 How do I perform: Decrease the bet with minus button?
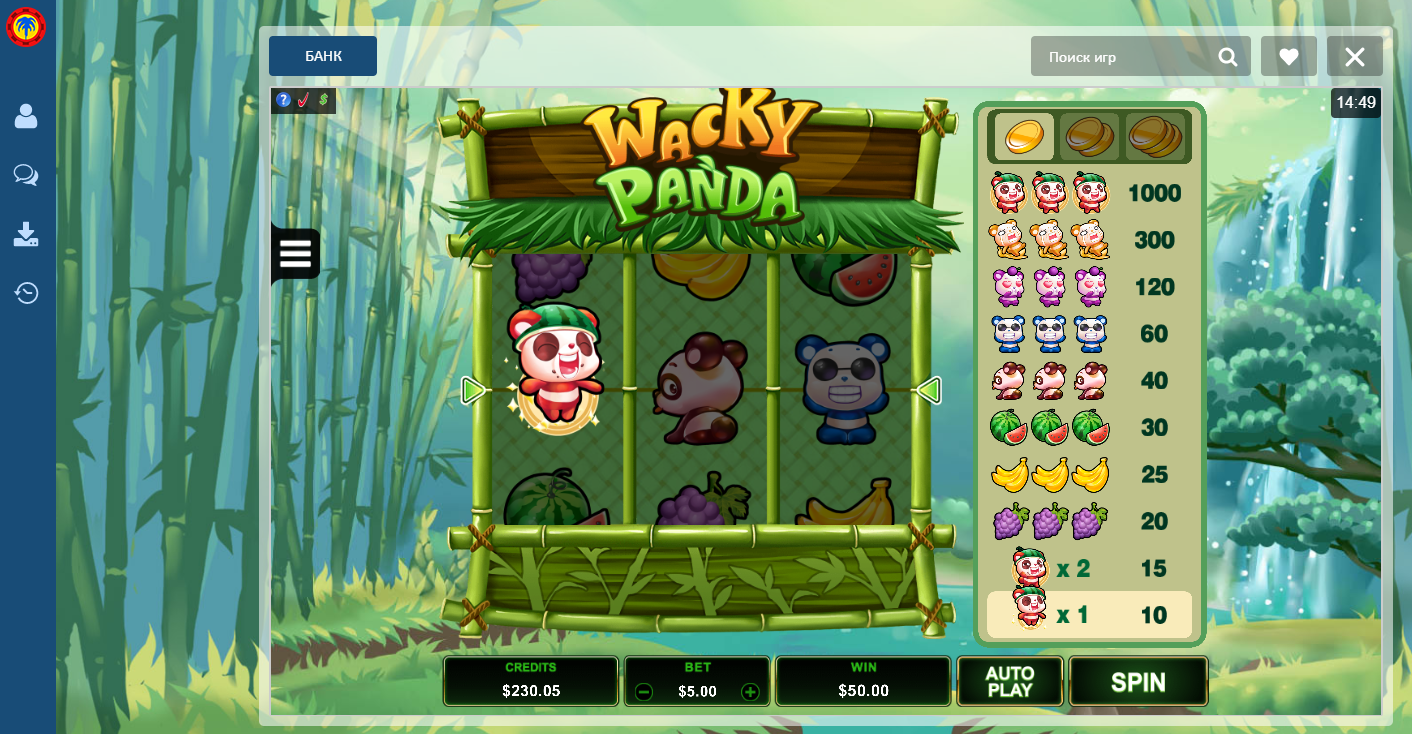[x=644, y=692]
